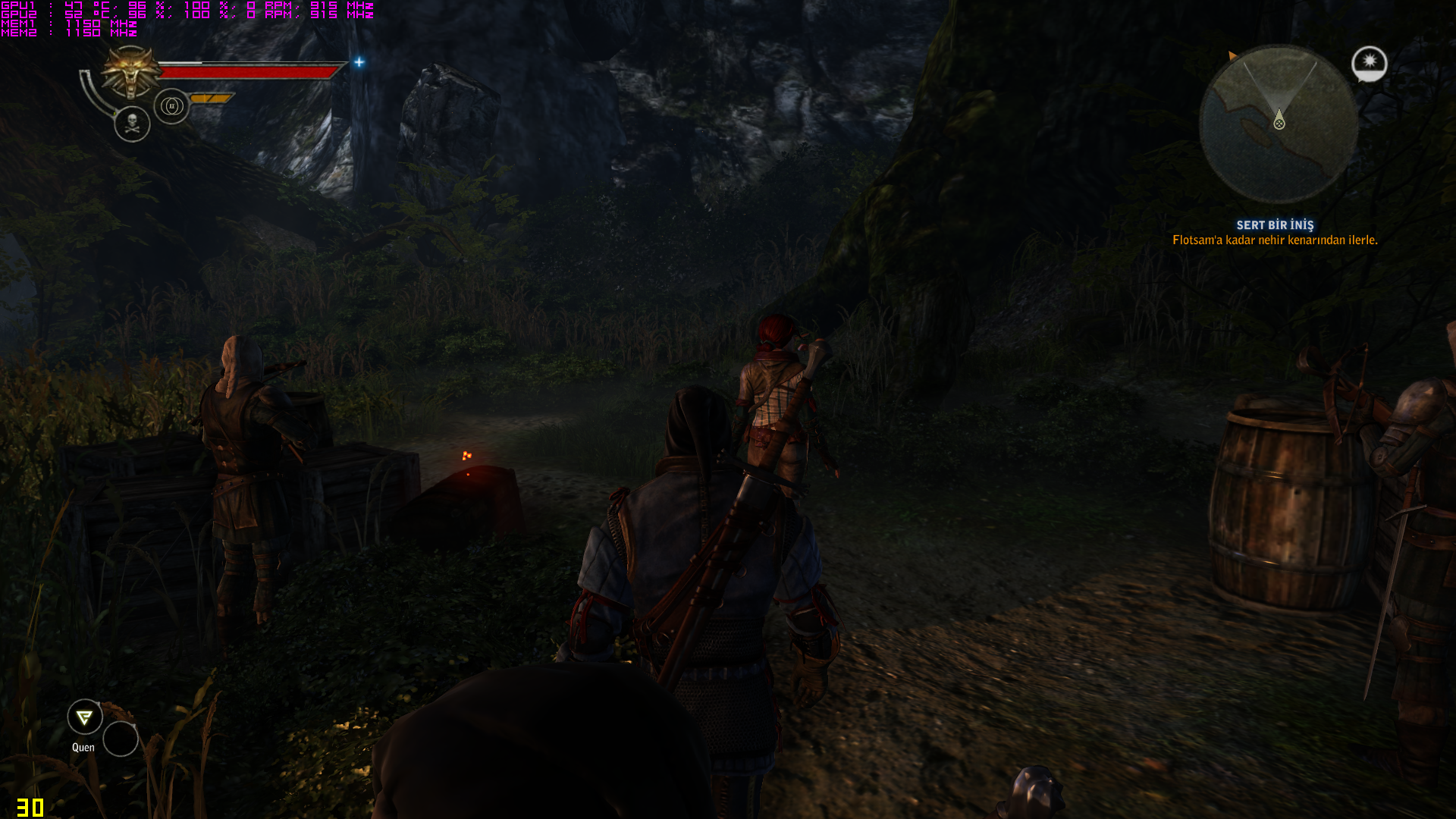Screen dimensions: 1456x819
Task: Select the skull toxicity icon
Action: coord(132,124)
